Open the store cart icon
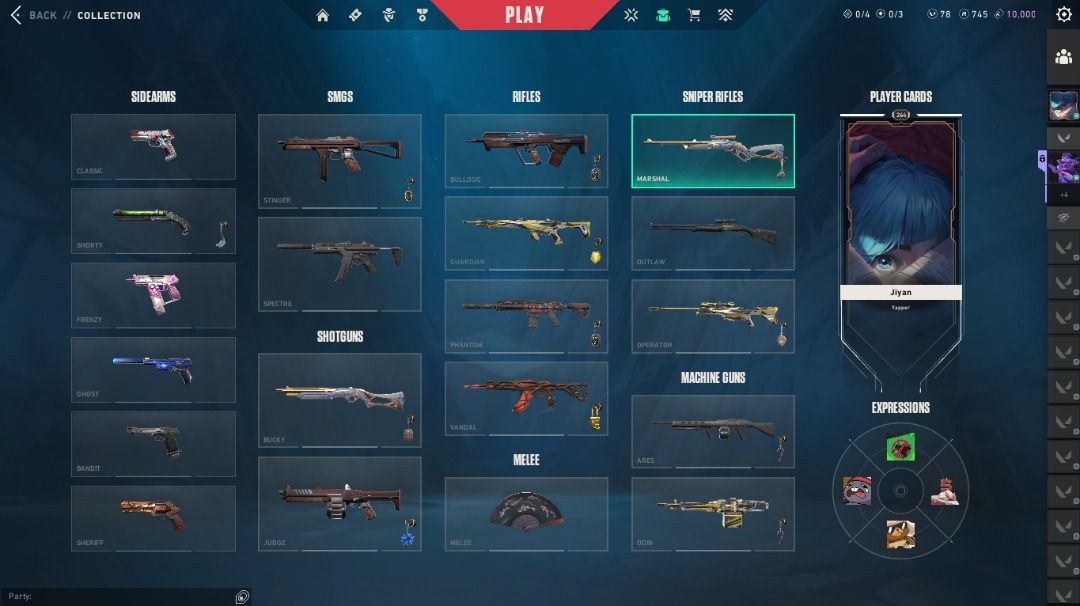The image size is (1080, 606). point(694,15)
